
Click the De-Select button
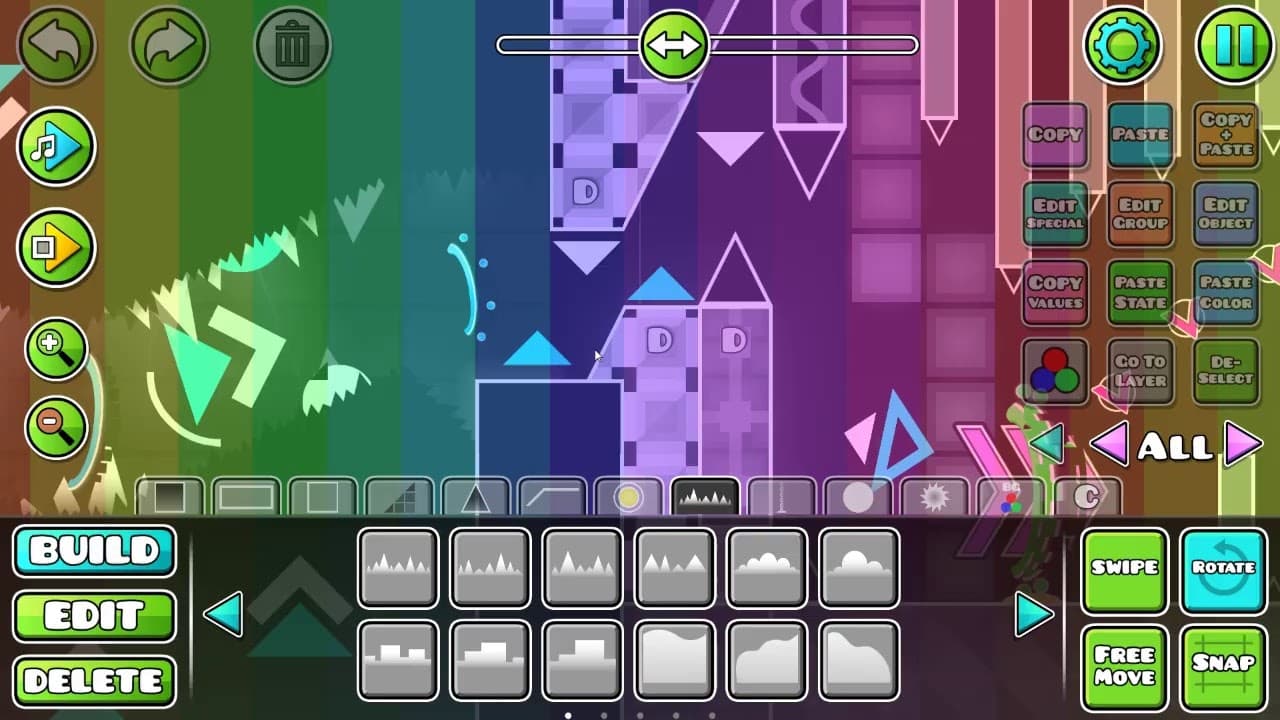pyautogui.click(x=1226, y=371)
